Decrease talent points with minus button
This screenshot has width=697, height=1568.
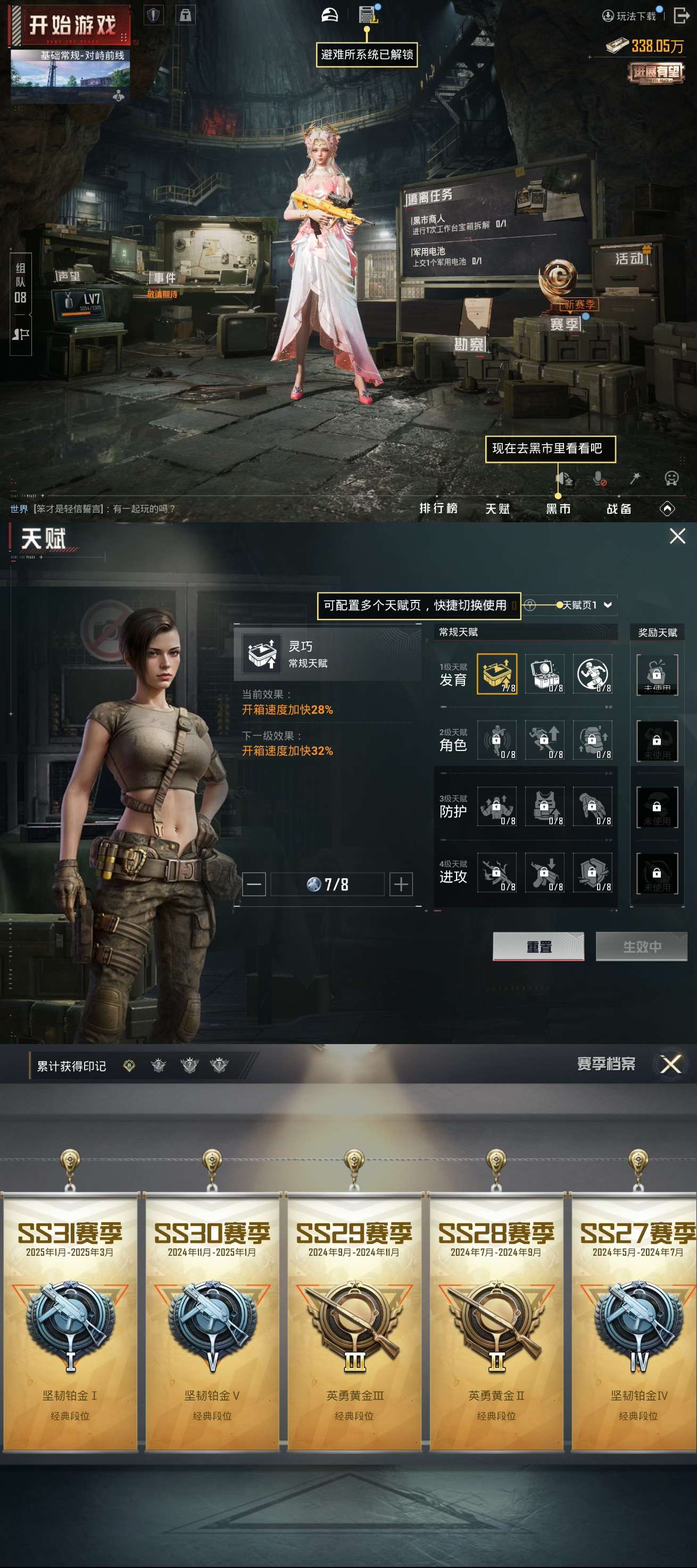tap(254, 884)
